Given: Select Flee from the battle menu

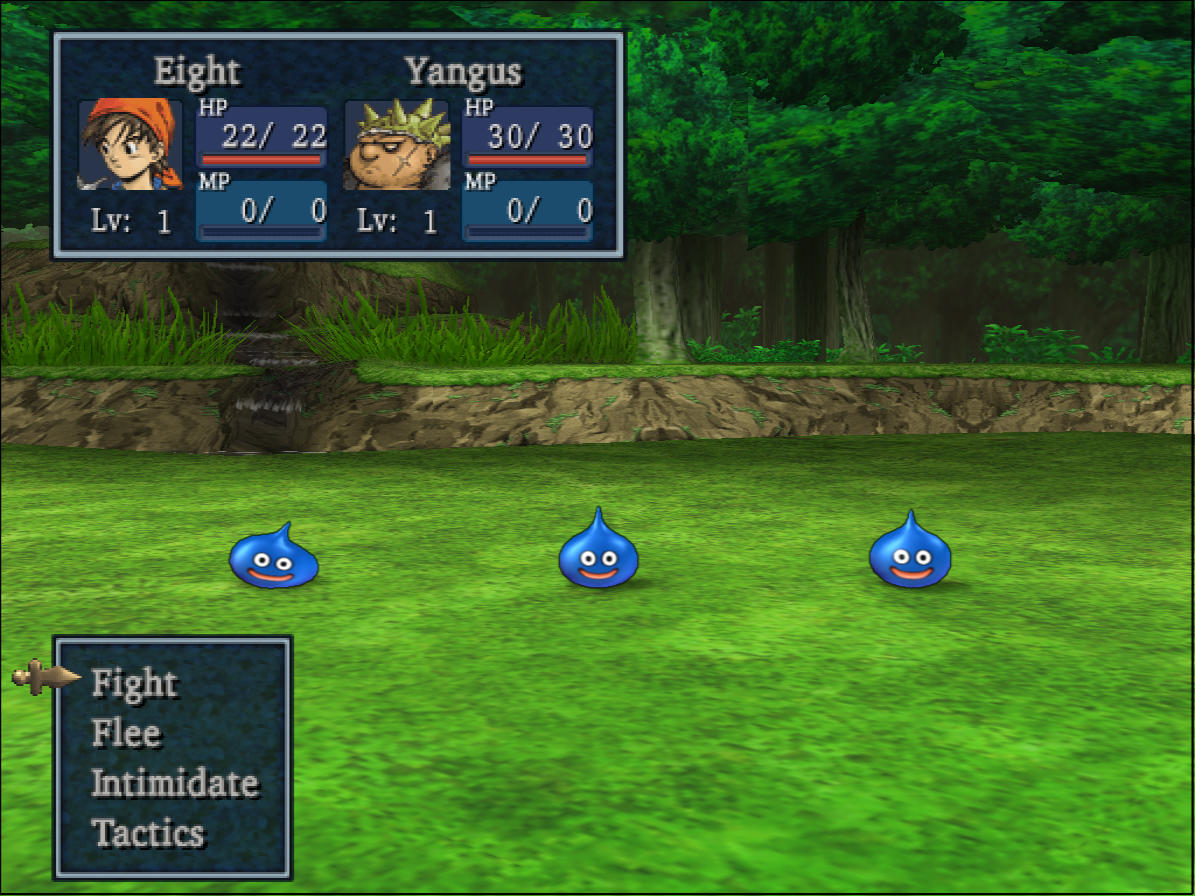Looking at the screenshot, I should (126, 733).
